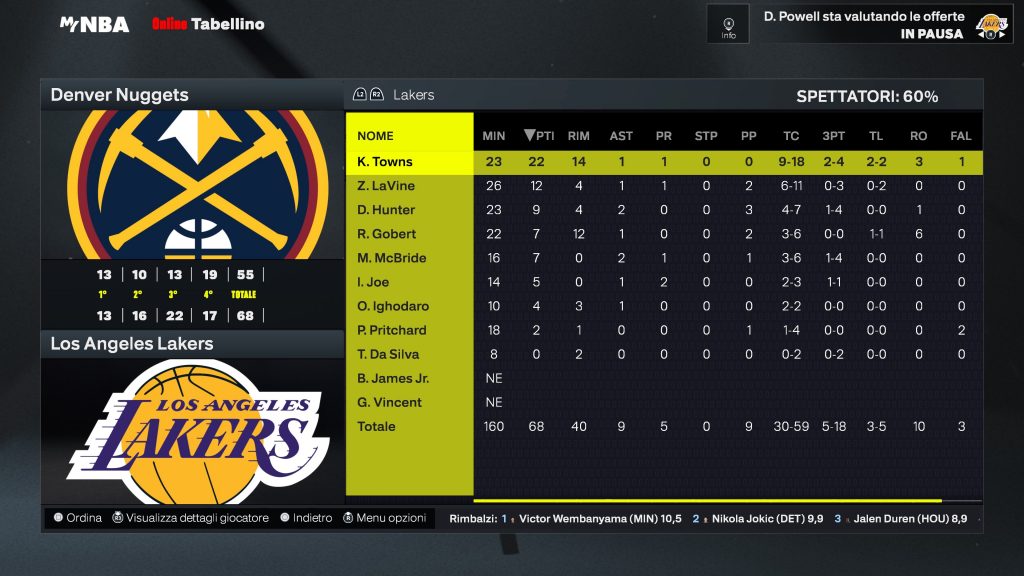Image resolution: width=1024 pixels, height=576 pixels.
Task: Choose O. Ighodaro in the list
Action: point(392,306)
